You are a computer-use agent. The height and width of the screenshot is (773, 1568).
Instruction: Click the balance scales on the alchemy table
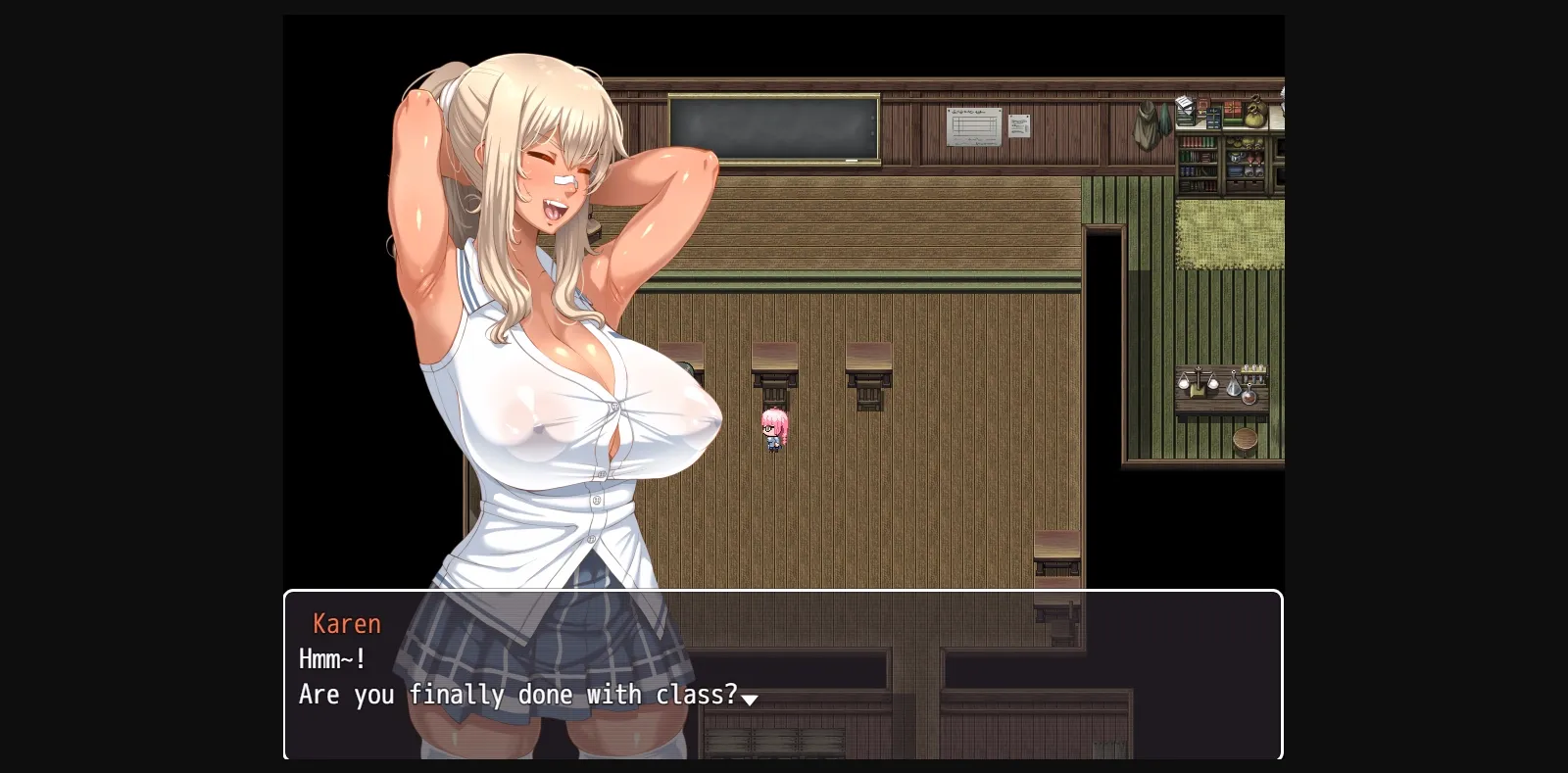1199,380
